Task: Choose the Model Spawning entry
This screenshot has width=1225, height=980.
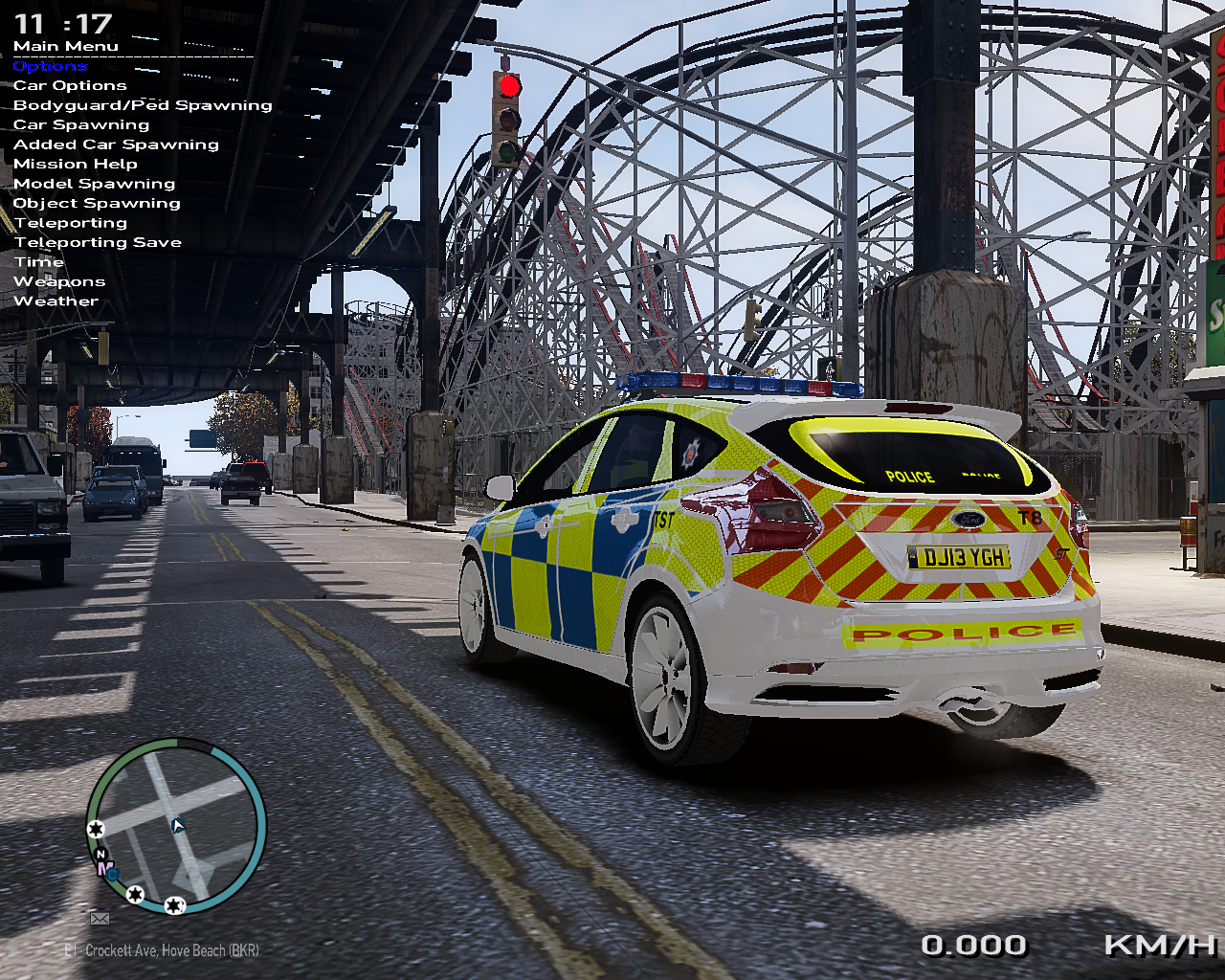Action: (x=94, y=184)
